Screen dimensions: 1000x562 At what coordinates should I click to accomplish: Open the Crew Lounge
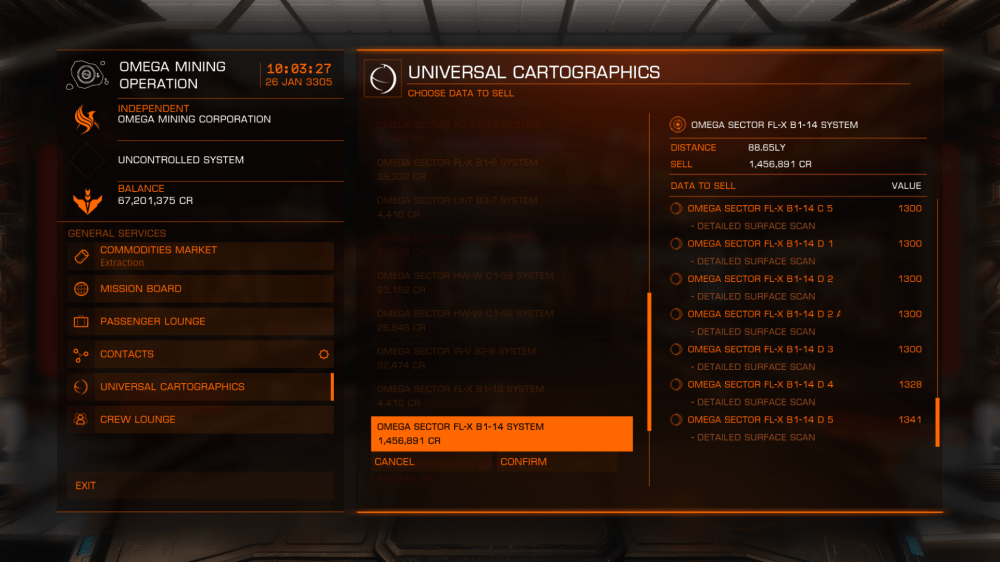coord(200,420)
